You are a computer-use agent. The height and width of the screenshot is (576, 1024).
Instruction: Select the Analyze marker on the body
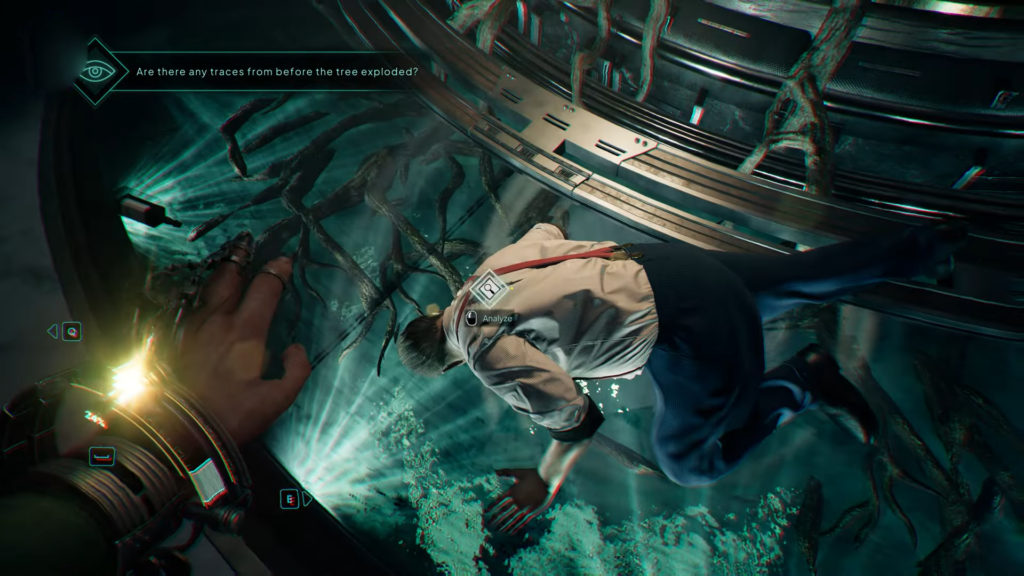click(x=487, y=289)
